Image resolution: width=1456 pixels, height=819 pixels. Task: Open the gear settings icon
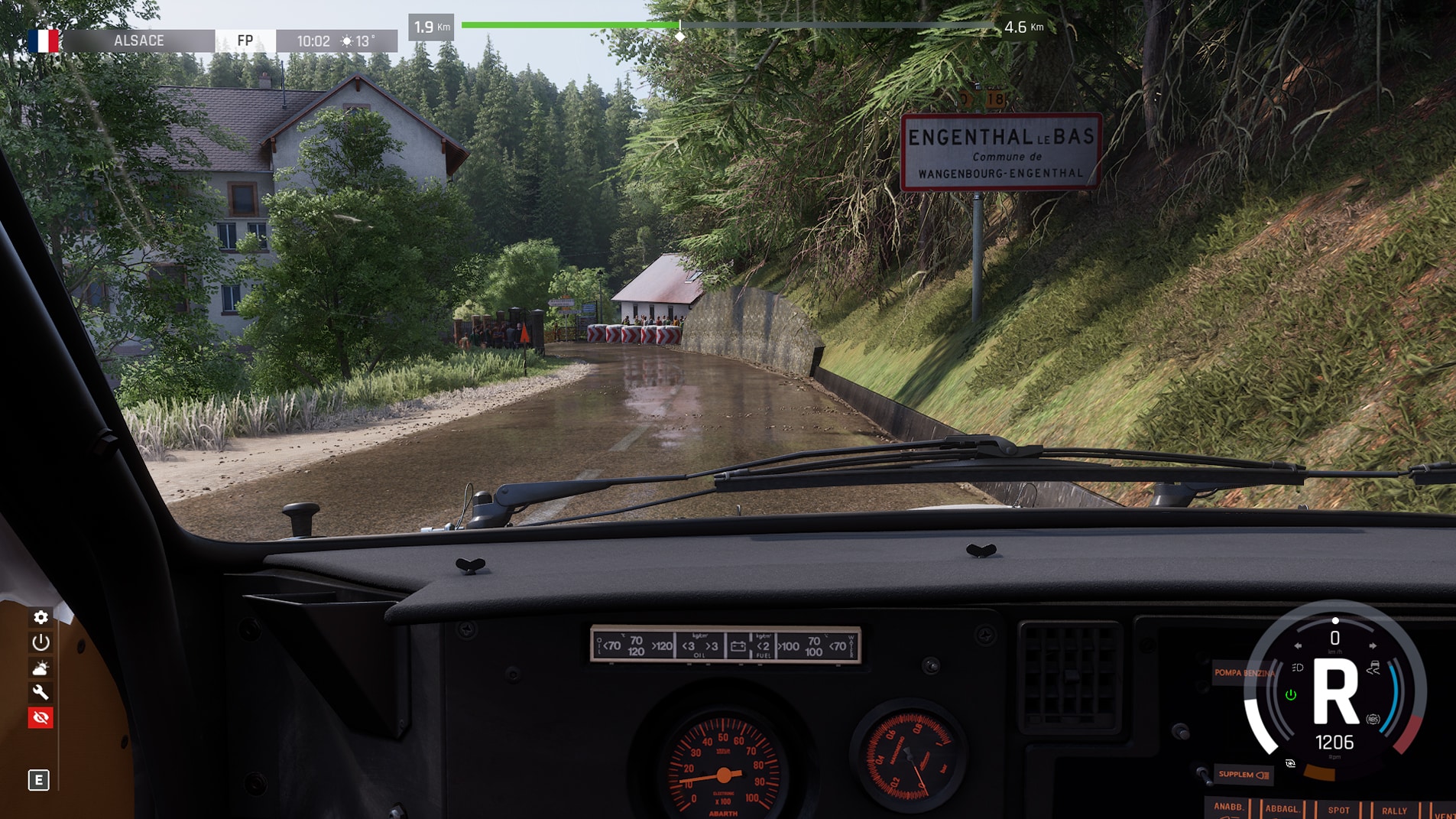coord(41,617)
